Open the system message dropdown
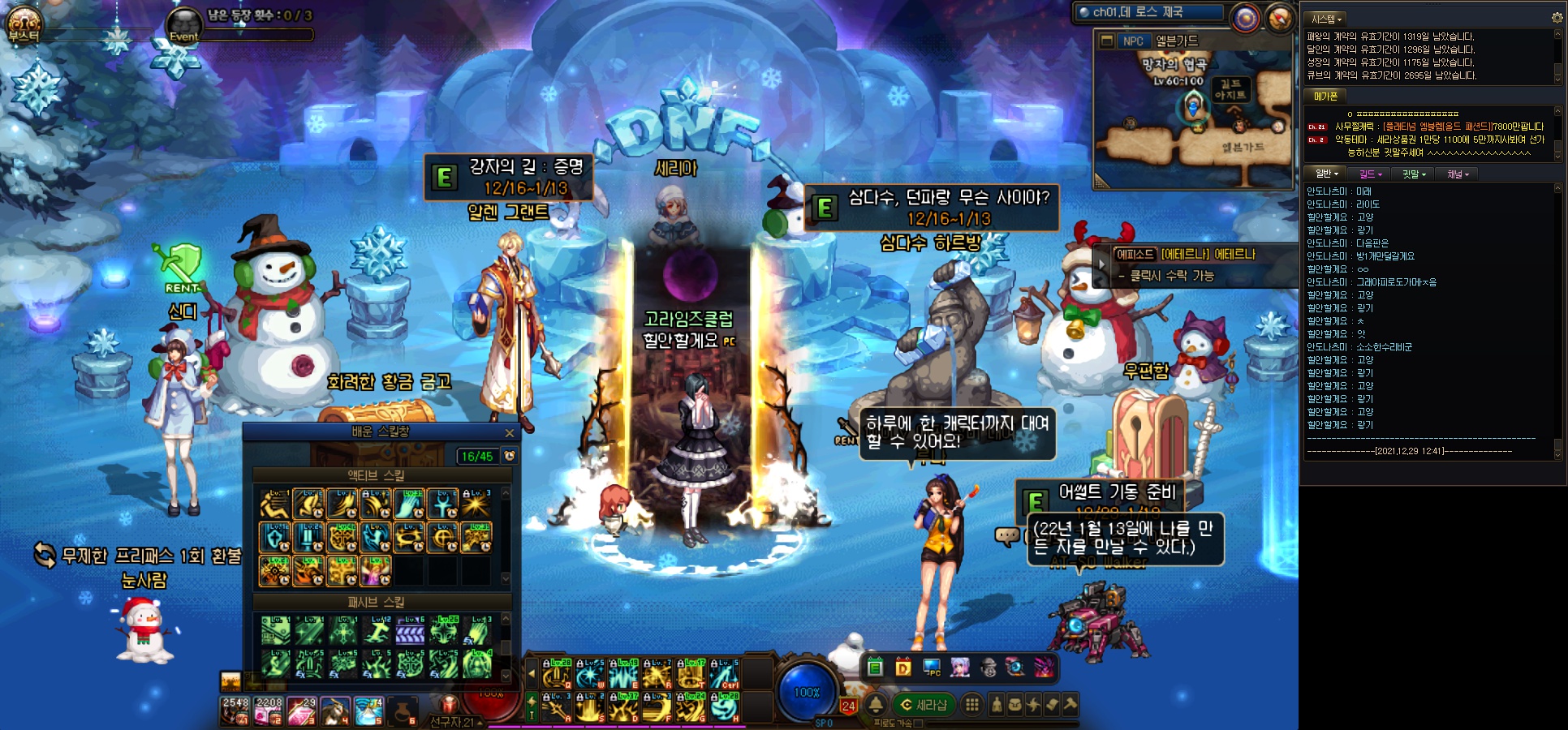Image resolution: width=1568 pixels, height=730 pixels. 1327,19
